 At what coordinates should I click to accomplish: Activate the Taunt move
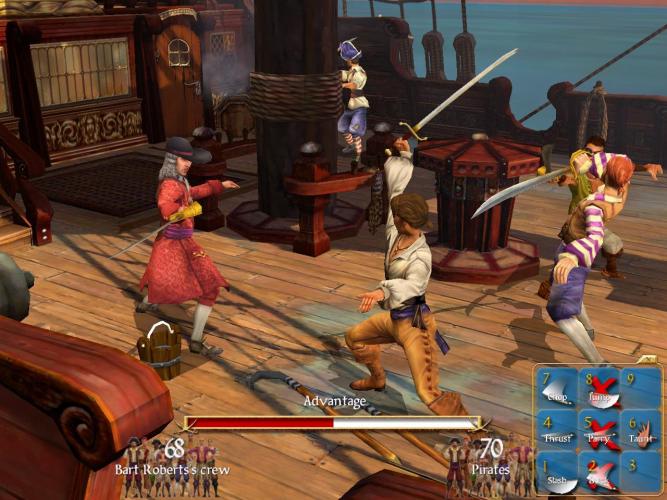coord(641,431)
